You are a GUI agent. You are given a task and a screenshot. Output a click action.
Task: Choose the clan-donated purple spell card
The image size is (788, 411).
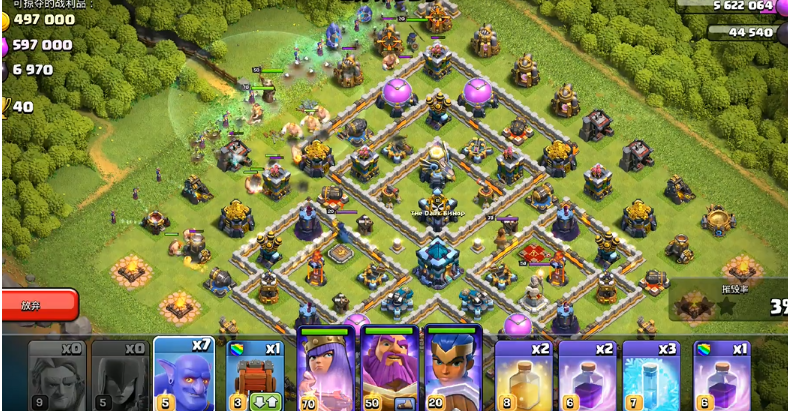coord(716,371)
